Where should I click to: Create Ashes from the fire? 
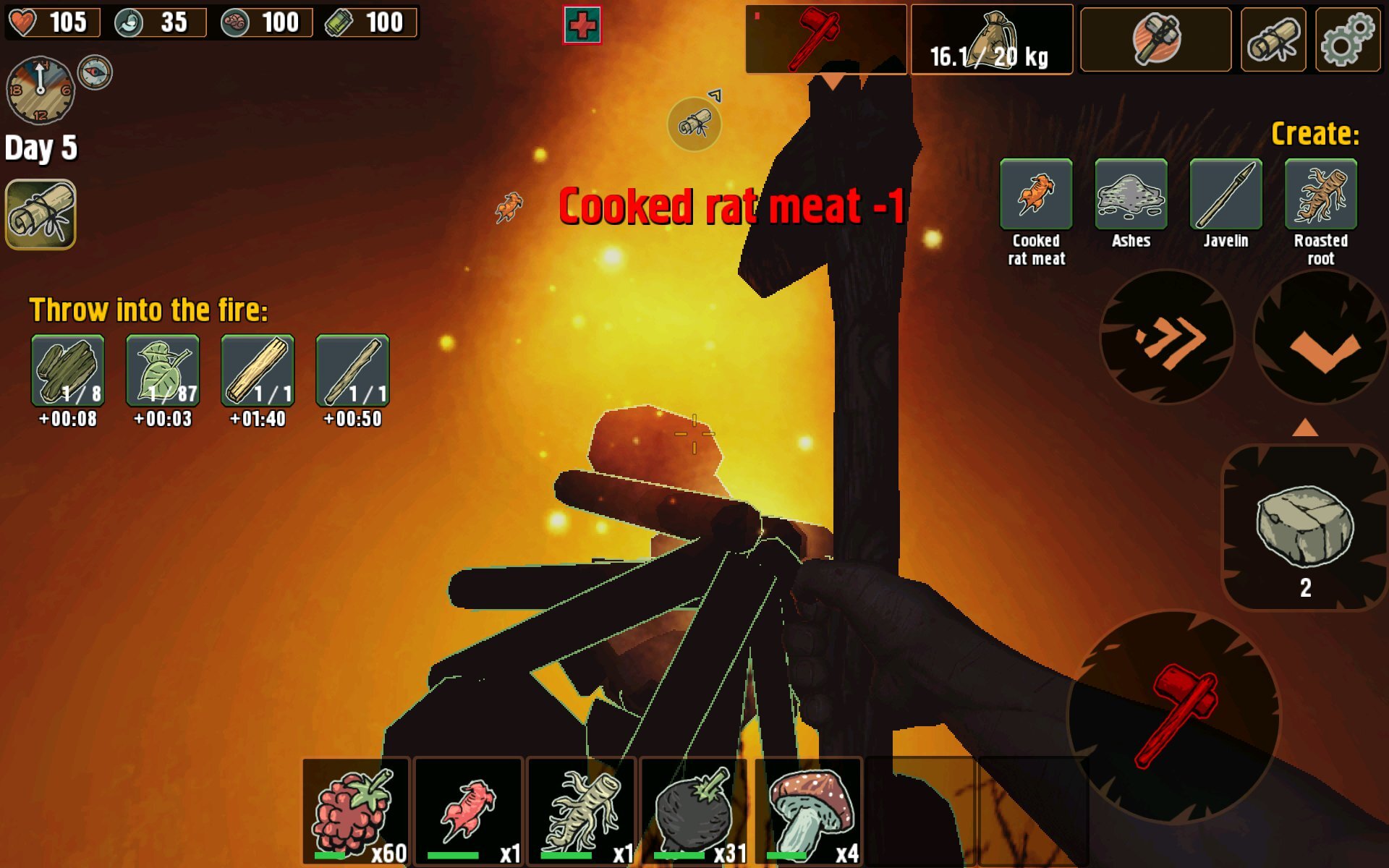tap(1131, 194)
